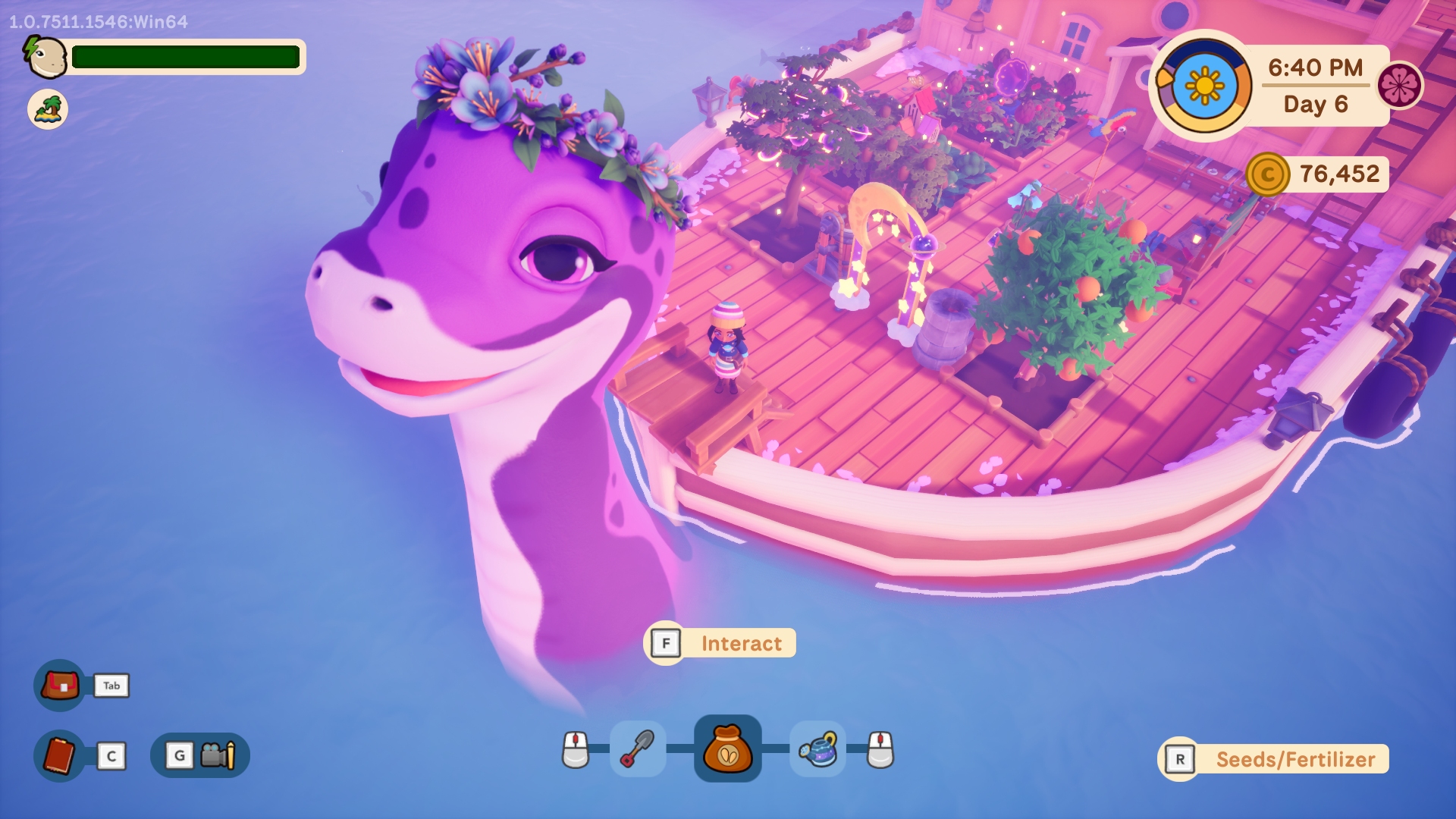This screenshot has width=1456, height=819.
Task: Open the red backpack inventory
Action: click(x=60, y=686)
